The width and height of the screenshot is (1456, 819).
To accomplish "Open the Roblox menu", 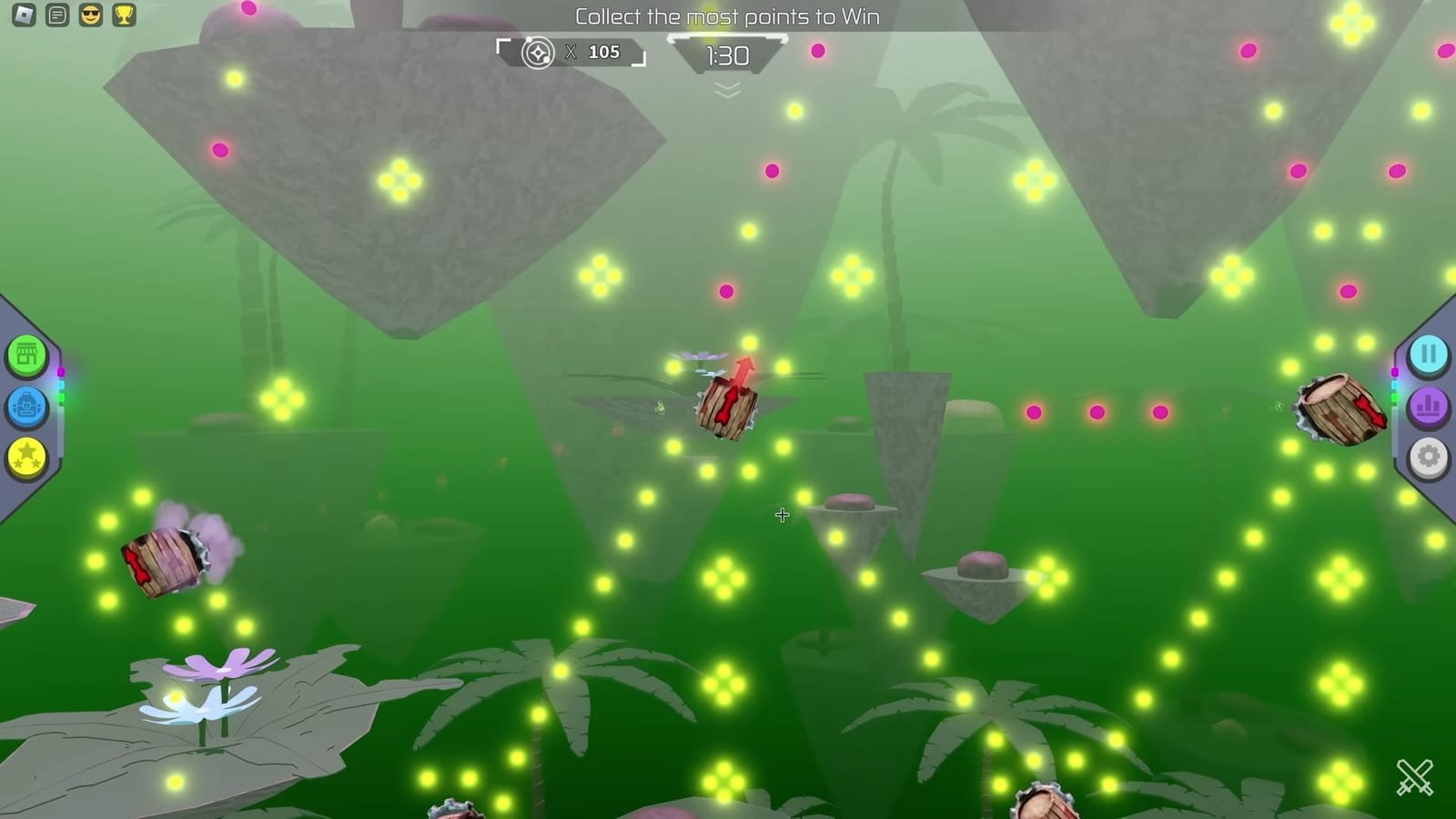I will [25, 16].
